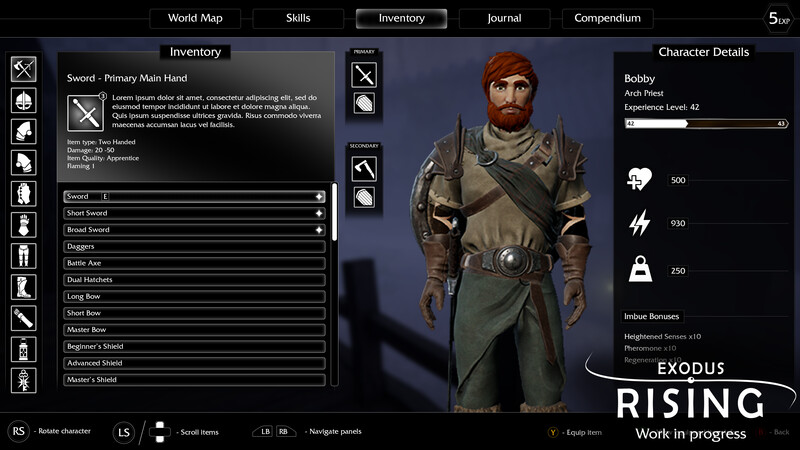Select the Inventory tab

(401, 18)
